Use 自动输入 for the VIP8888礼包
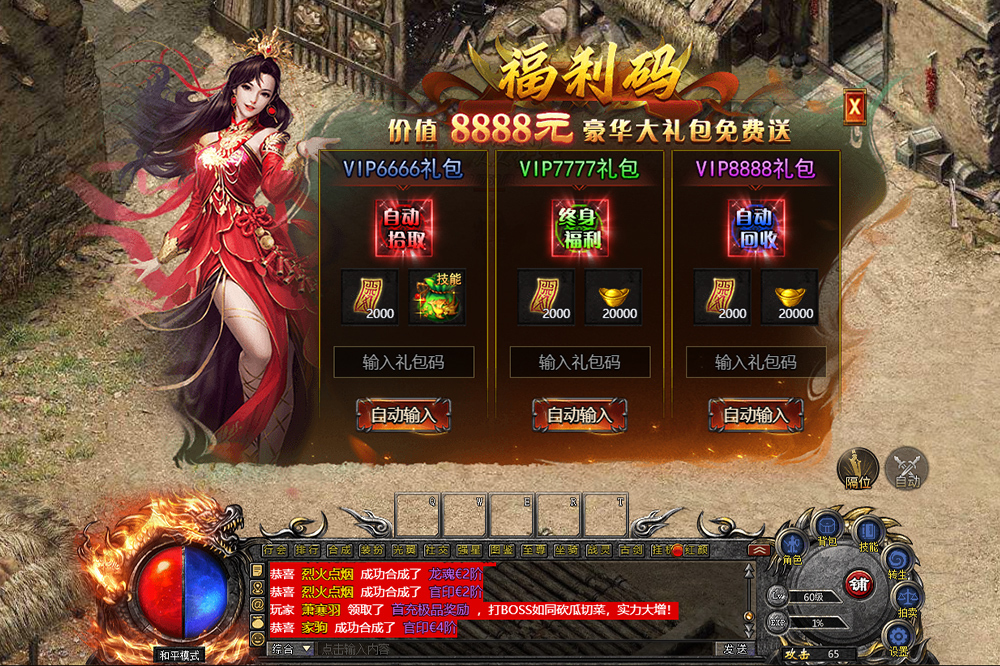The width and height of the screenshot is (1000, 666). (756, 414)
